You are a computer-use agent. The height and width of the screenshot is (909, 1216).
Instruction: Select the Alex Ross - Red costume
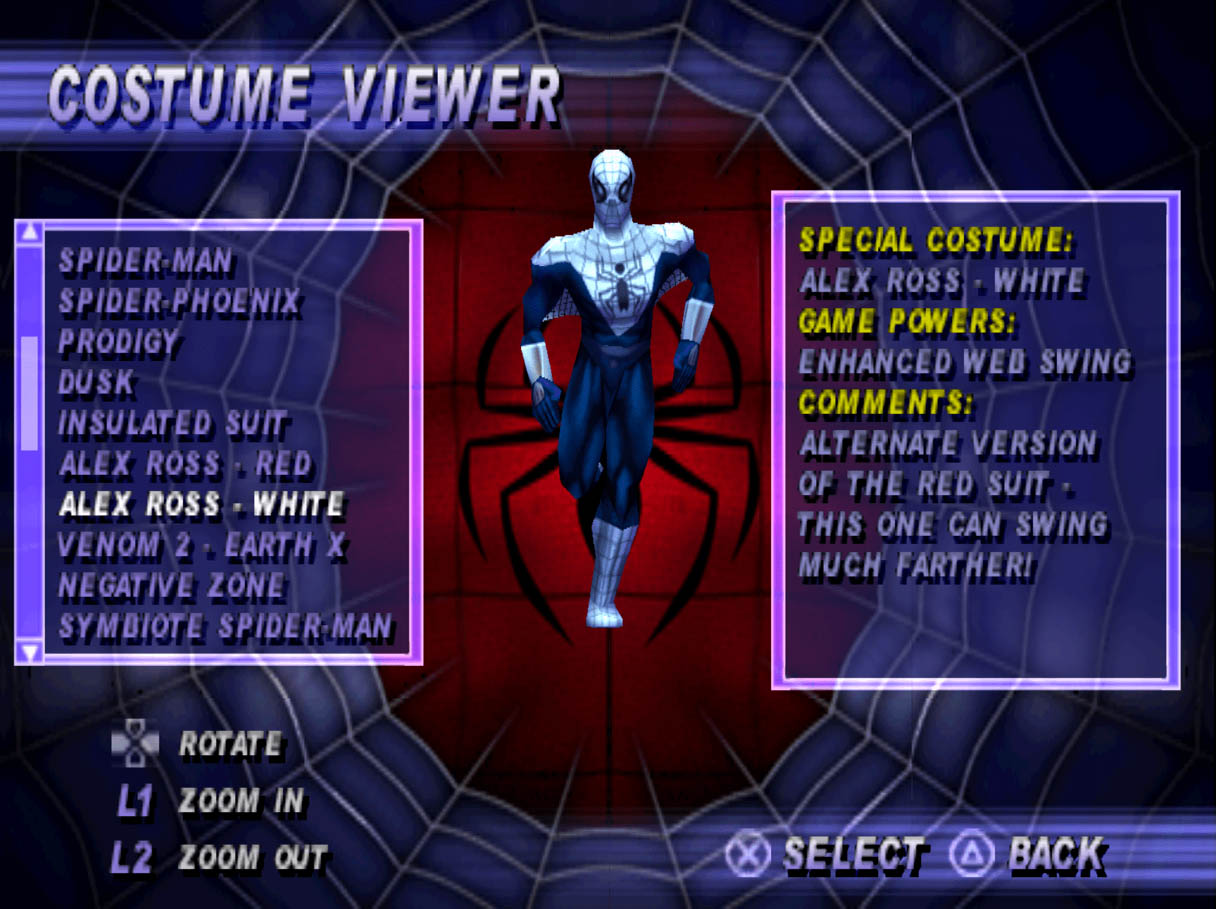[185, 464]
